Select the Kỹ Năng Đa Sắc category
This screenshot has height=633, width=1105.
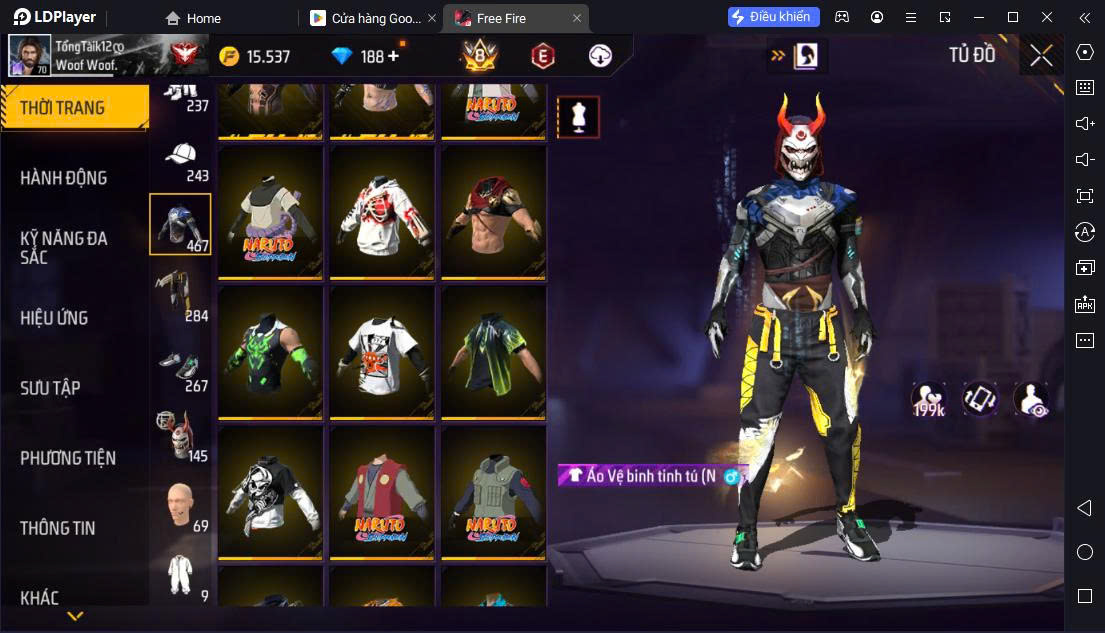click(64, 247)
